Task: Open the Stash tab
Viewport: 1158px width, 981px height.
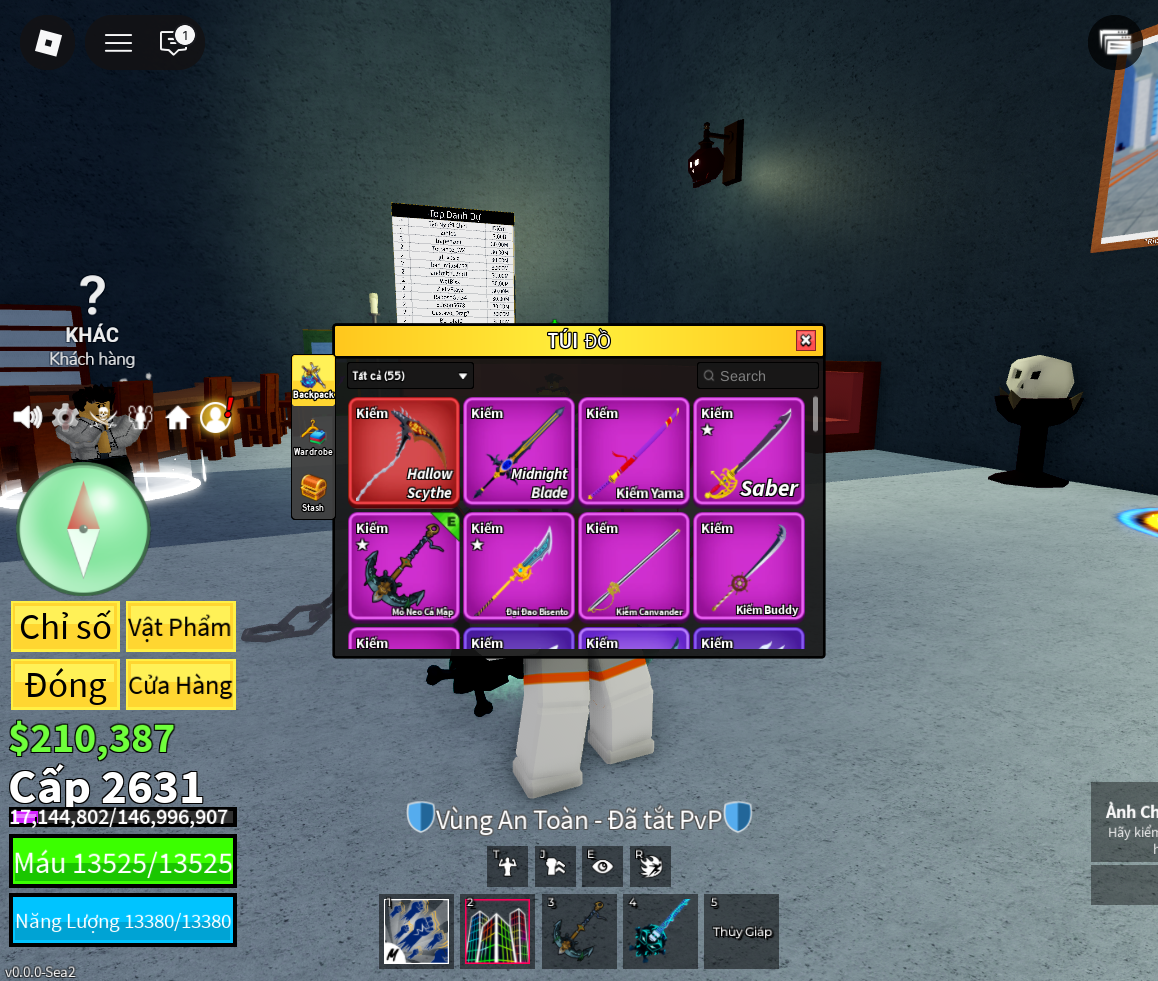Action: [x=313, y=493]
